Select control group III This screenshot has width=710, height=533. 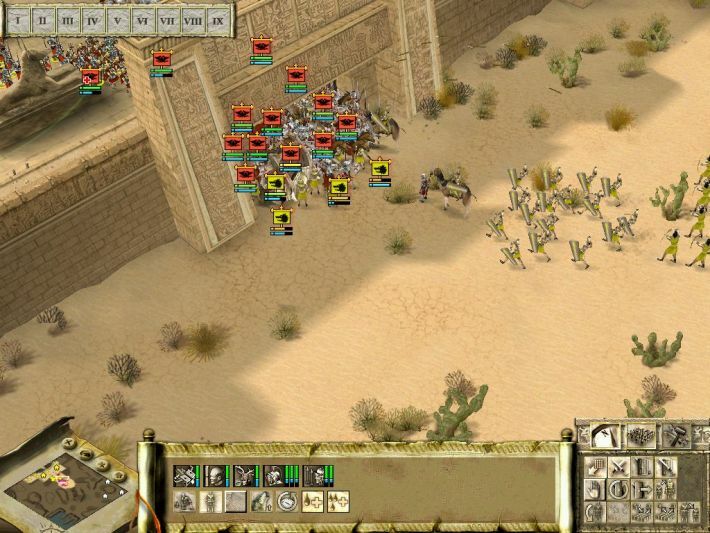[x=68, y=19]
